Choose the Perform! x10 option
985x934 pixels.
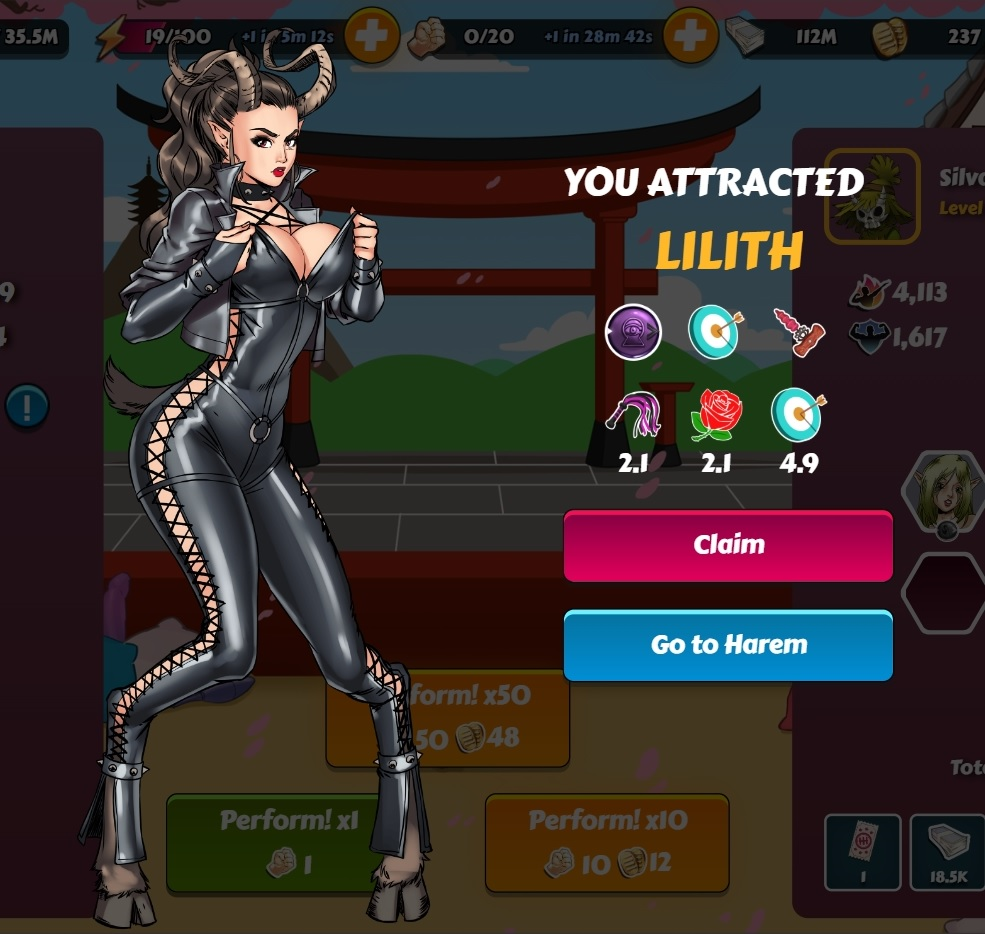(607, 842)
